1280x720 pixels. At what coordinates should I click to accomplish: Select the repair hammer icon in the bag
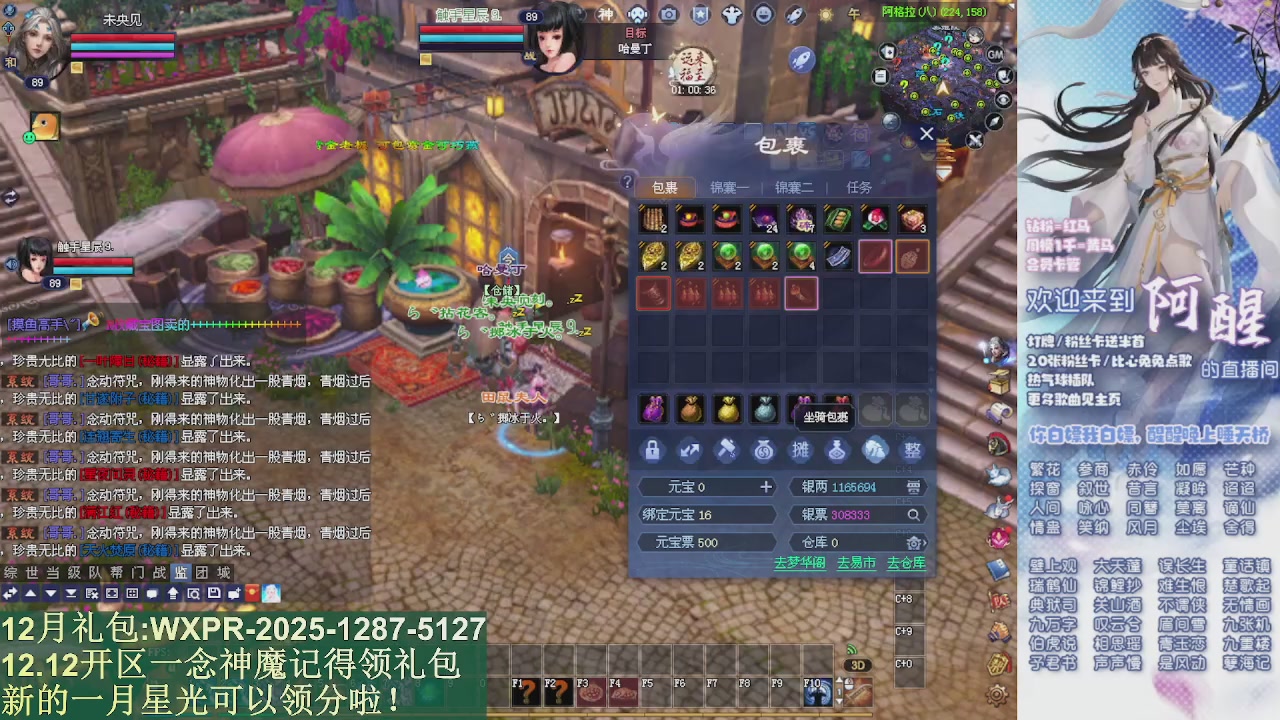728,450
